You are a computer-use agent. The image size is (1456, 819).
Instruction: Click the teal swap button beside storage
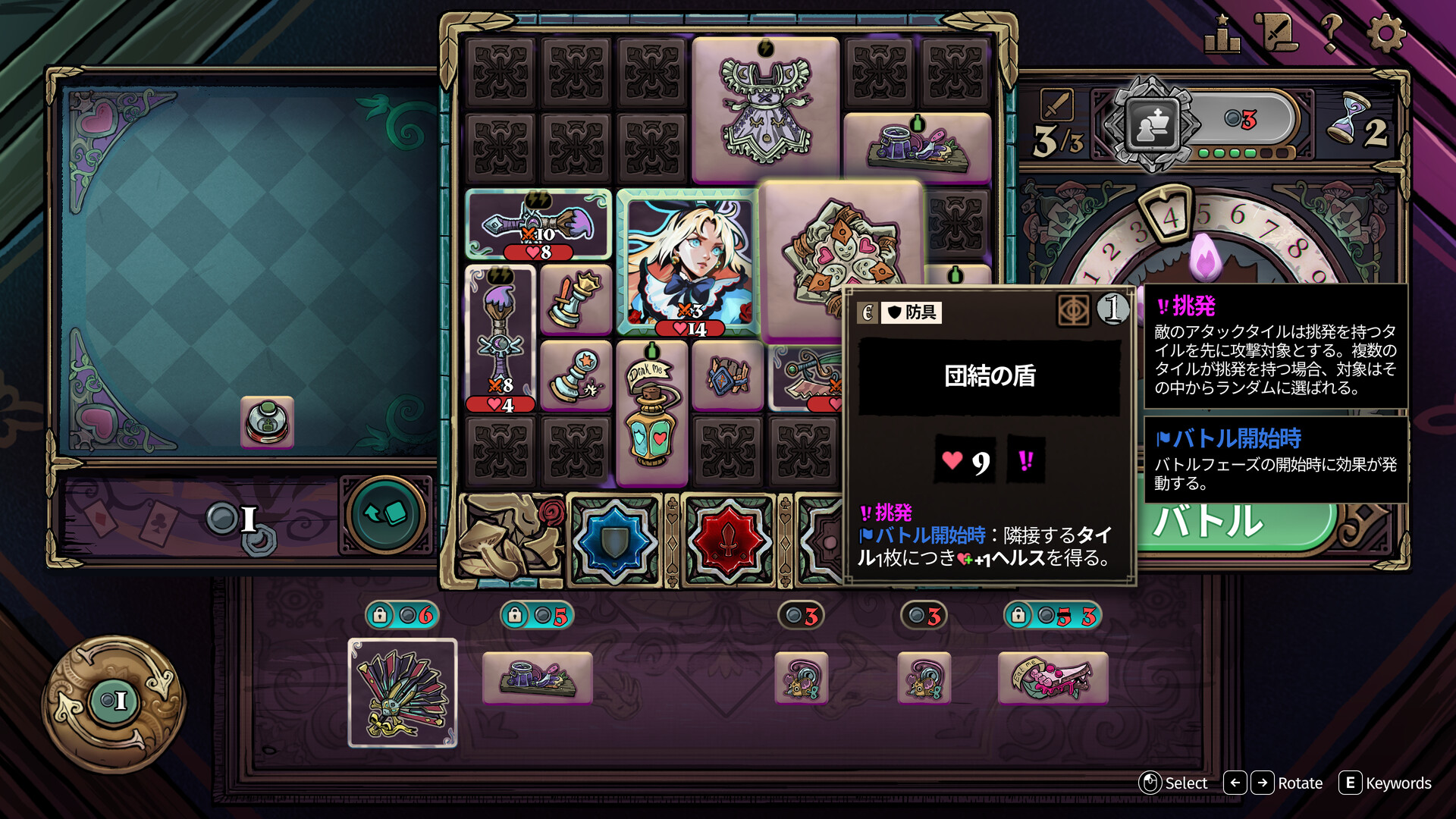point(385,515)
